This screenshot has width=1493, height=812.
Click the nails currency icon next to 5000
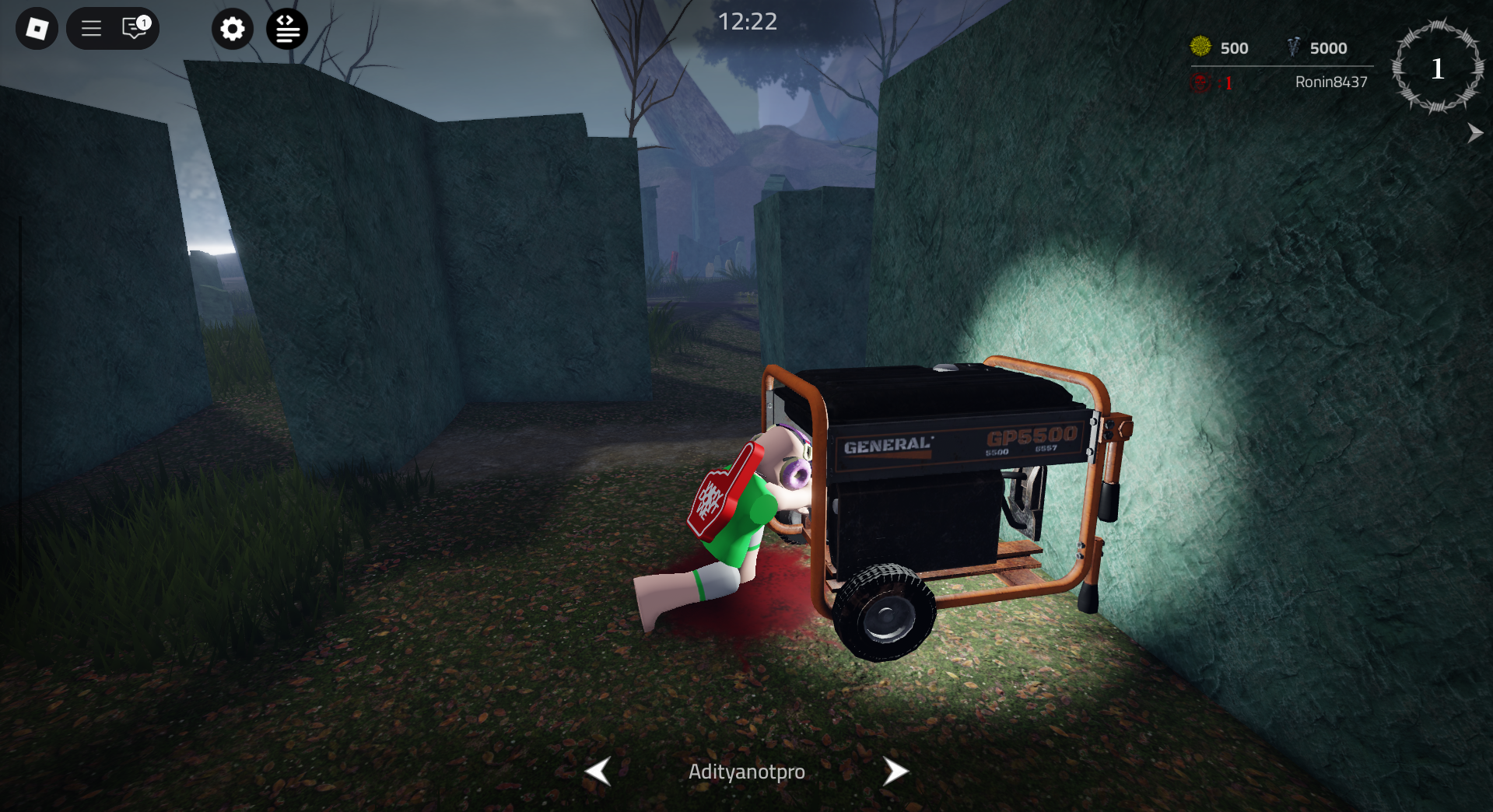click(x=1294, y=47)
